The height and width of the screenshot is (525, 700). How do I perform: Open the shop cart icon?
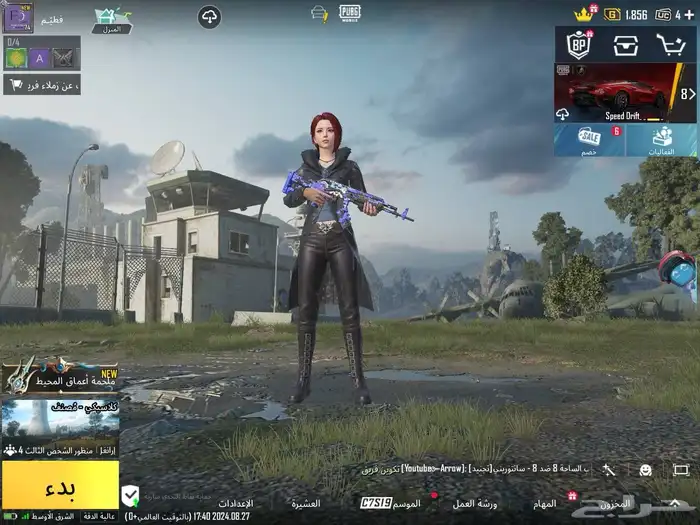tap(670, 45)
